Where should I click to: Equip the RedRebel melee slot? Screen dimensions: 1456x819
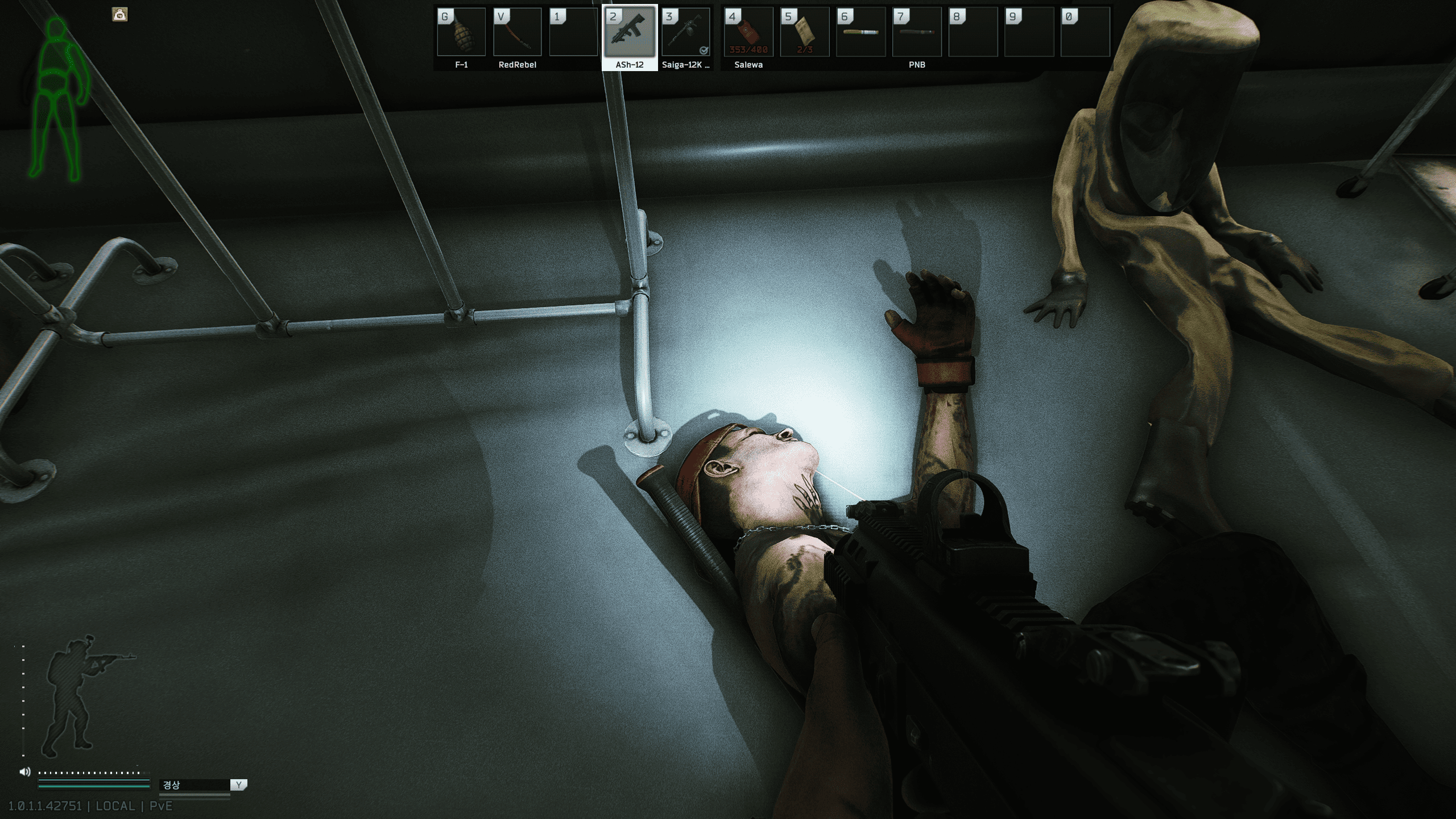517,33
